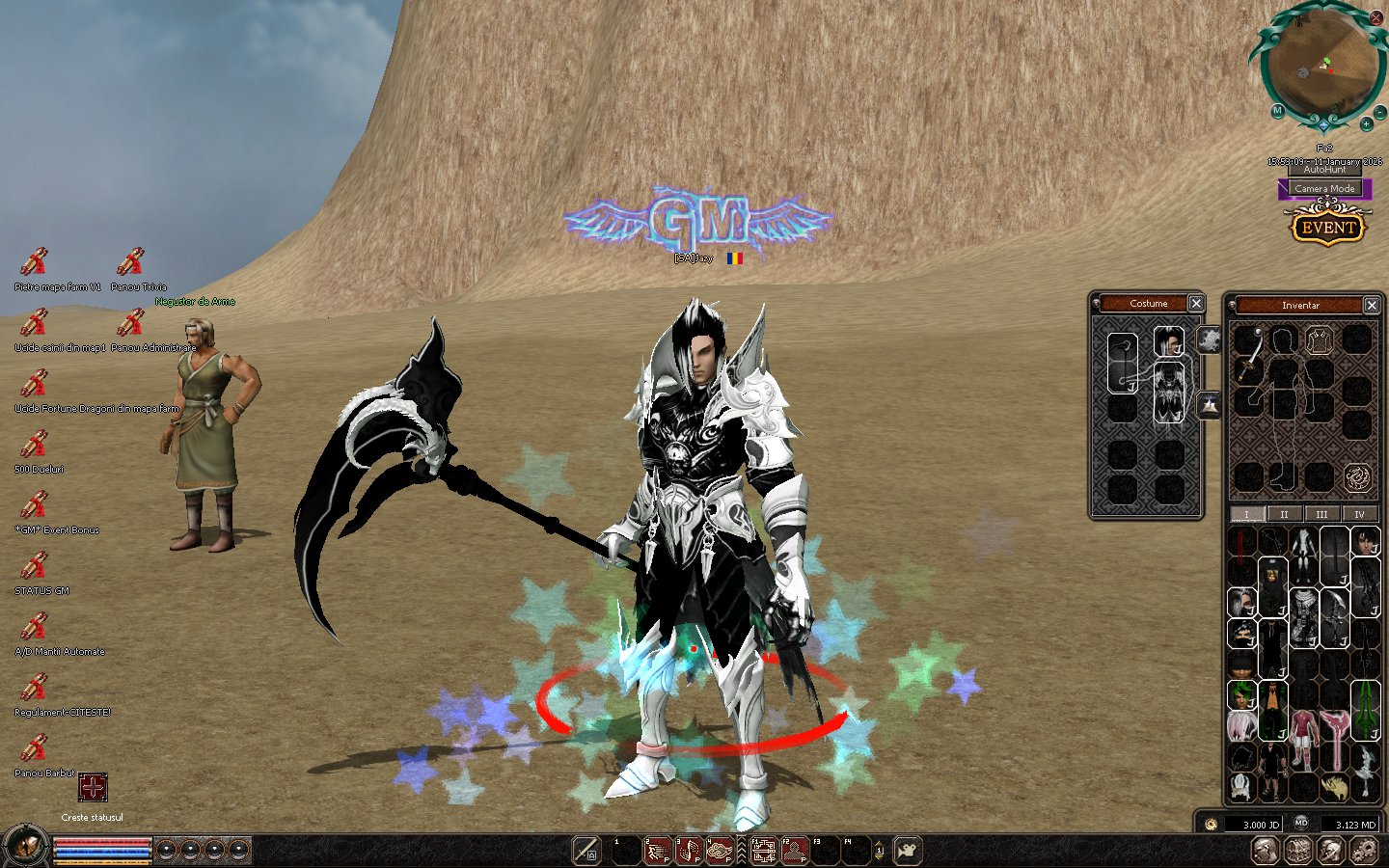Click the AutoHunt button
The image size is (1389, 868).
(x=1324, y=170)
